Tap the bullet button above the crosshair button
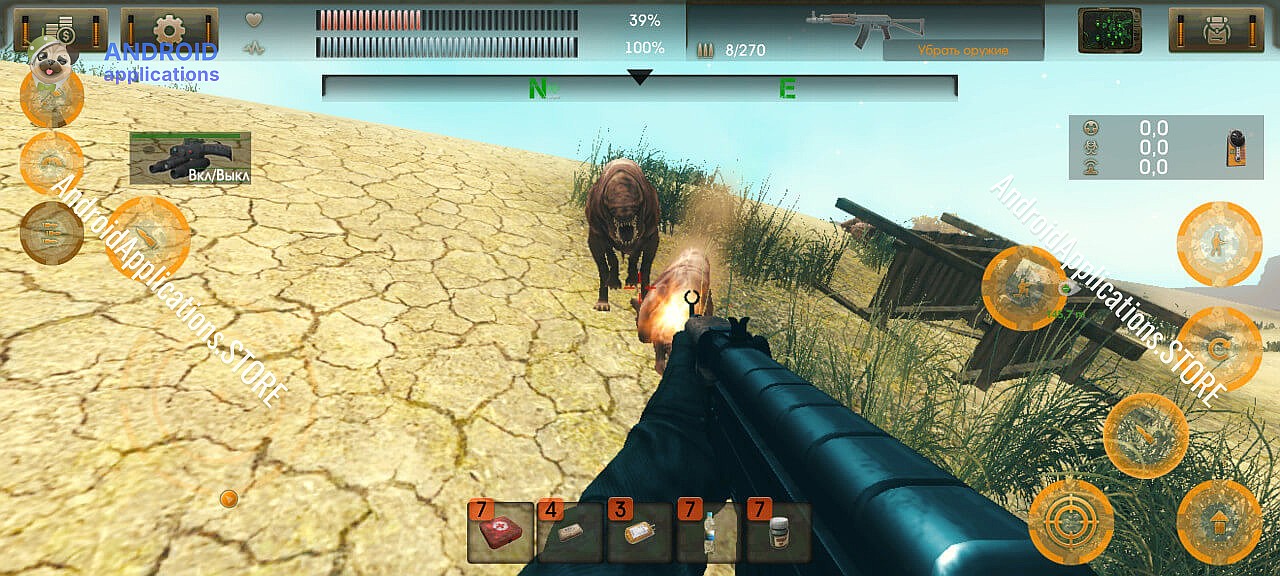The width and height of the screenshot is (1280, 576). coord(1145,435)
